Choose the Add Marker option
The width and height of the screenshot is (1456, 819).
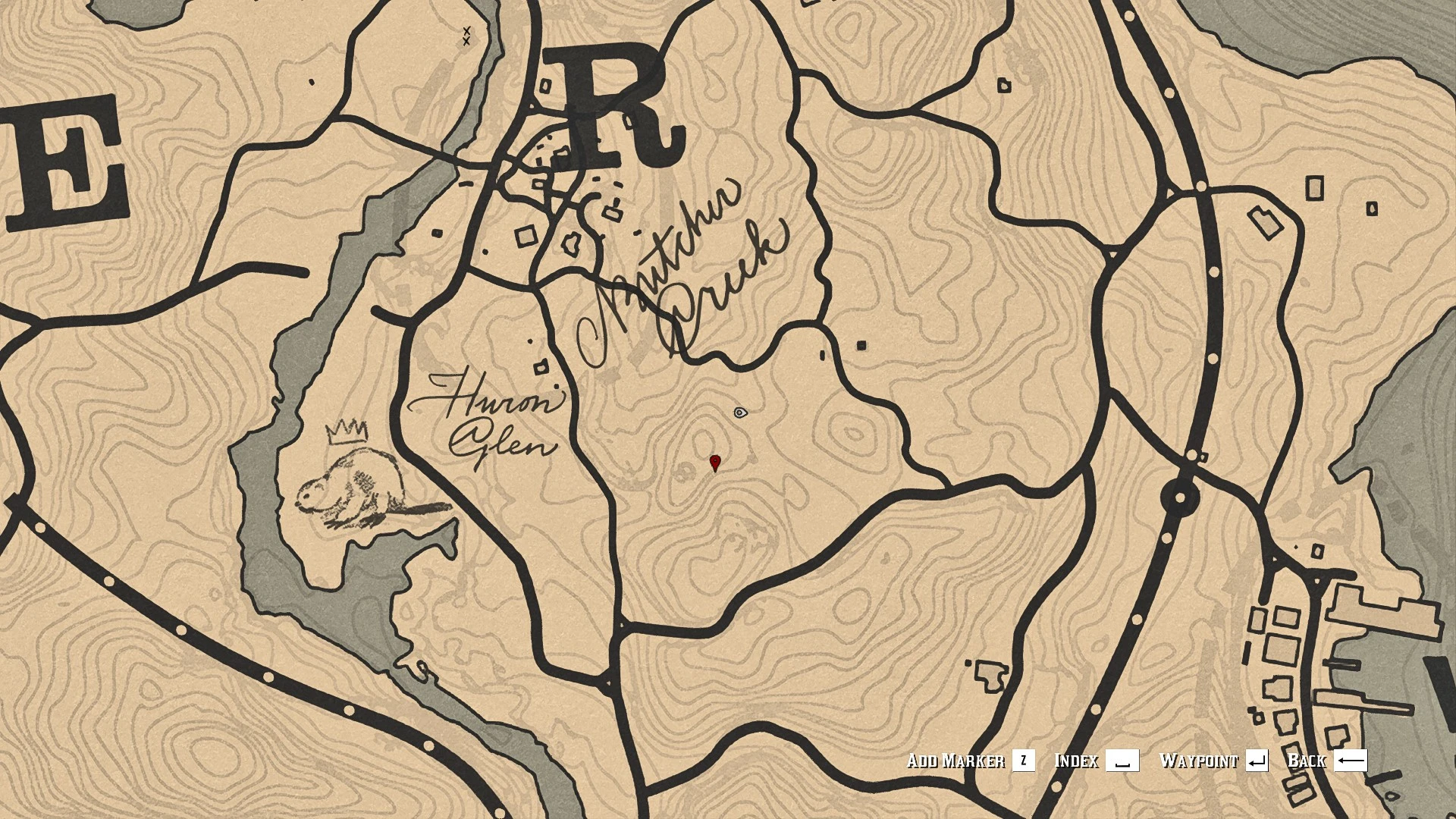[x=970, y=761]
